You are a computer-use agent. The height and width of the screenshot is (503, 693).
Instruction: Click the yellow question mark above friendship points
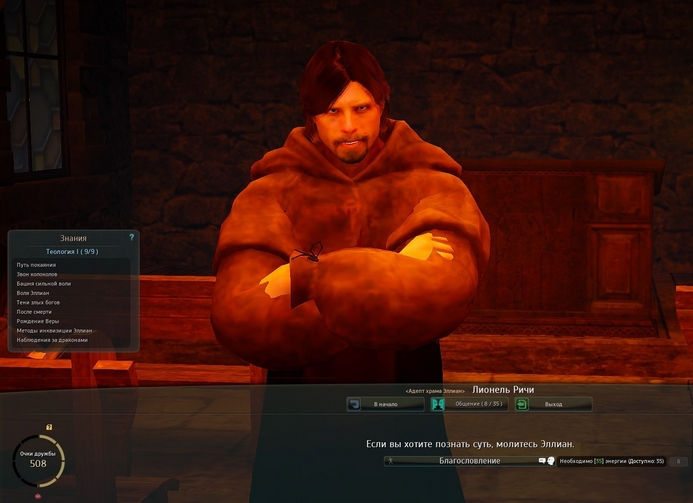(49, 427)
